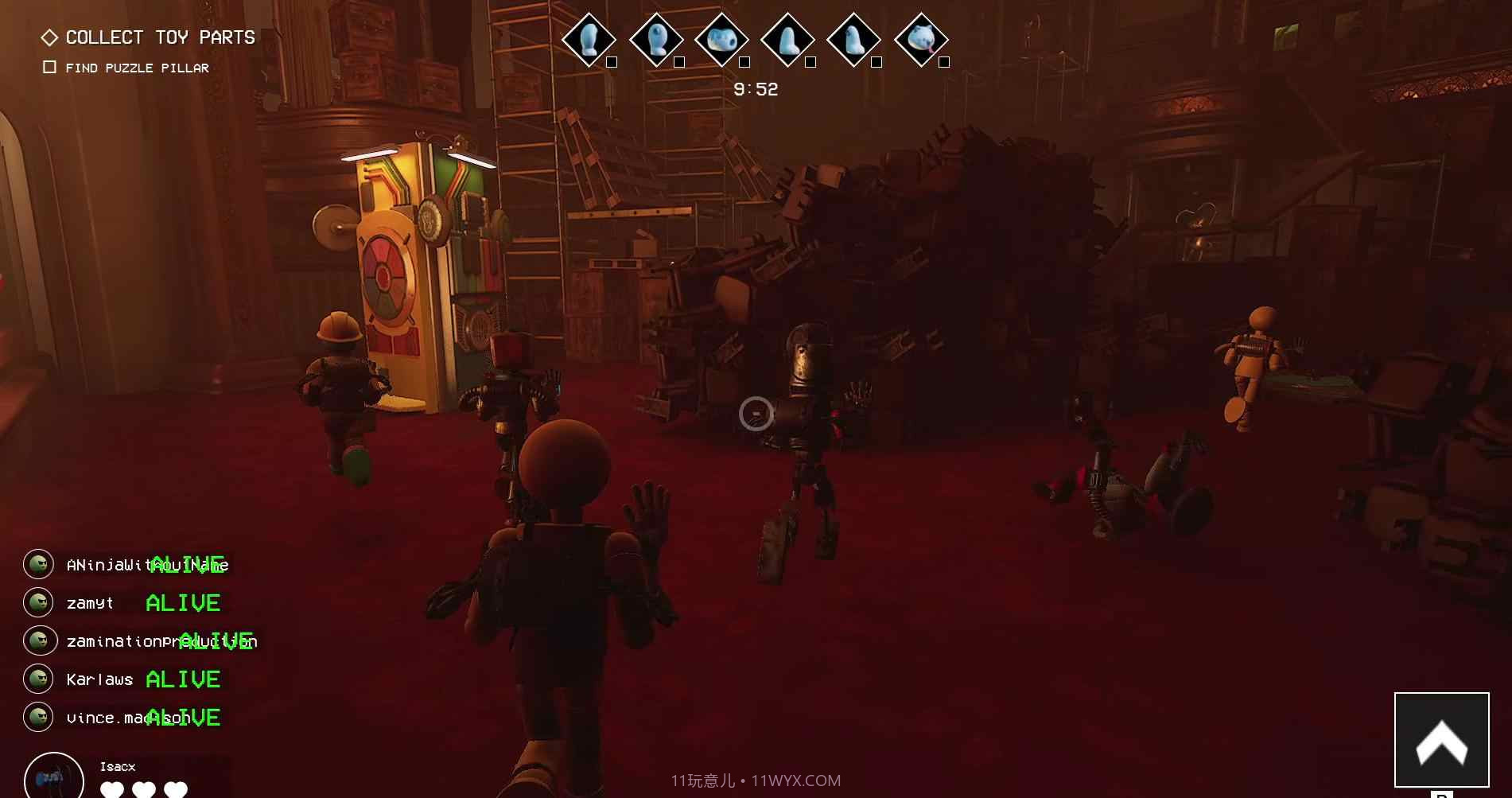Screen dimensions: 1512x798
Task: Open the Isacx player avatar
Action: pyautogui.click(x=53, y=777)
